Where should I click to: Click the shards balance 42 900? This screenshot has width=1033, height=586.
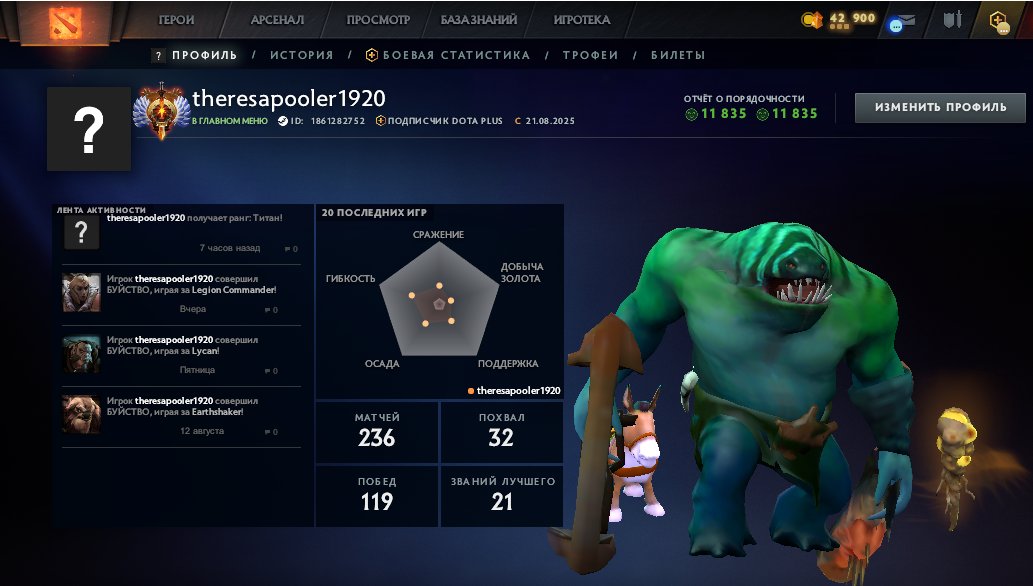[850, 19]
